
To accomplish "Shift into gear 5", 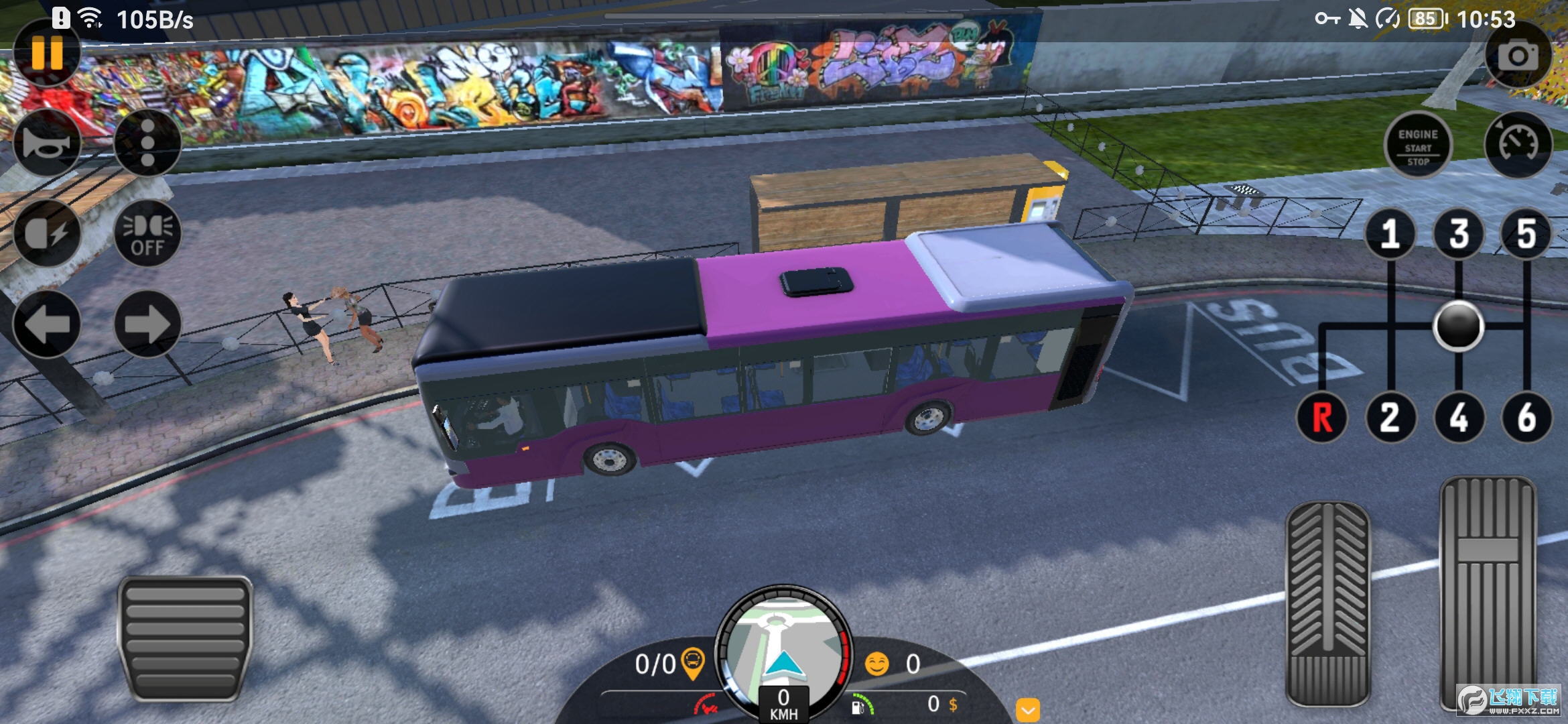I will click(1526, 233).
